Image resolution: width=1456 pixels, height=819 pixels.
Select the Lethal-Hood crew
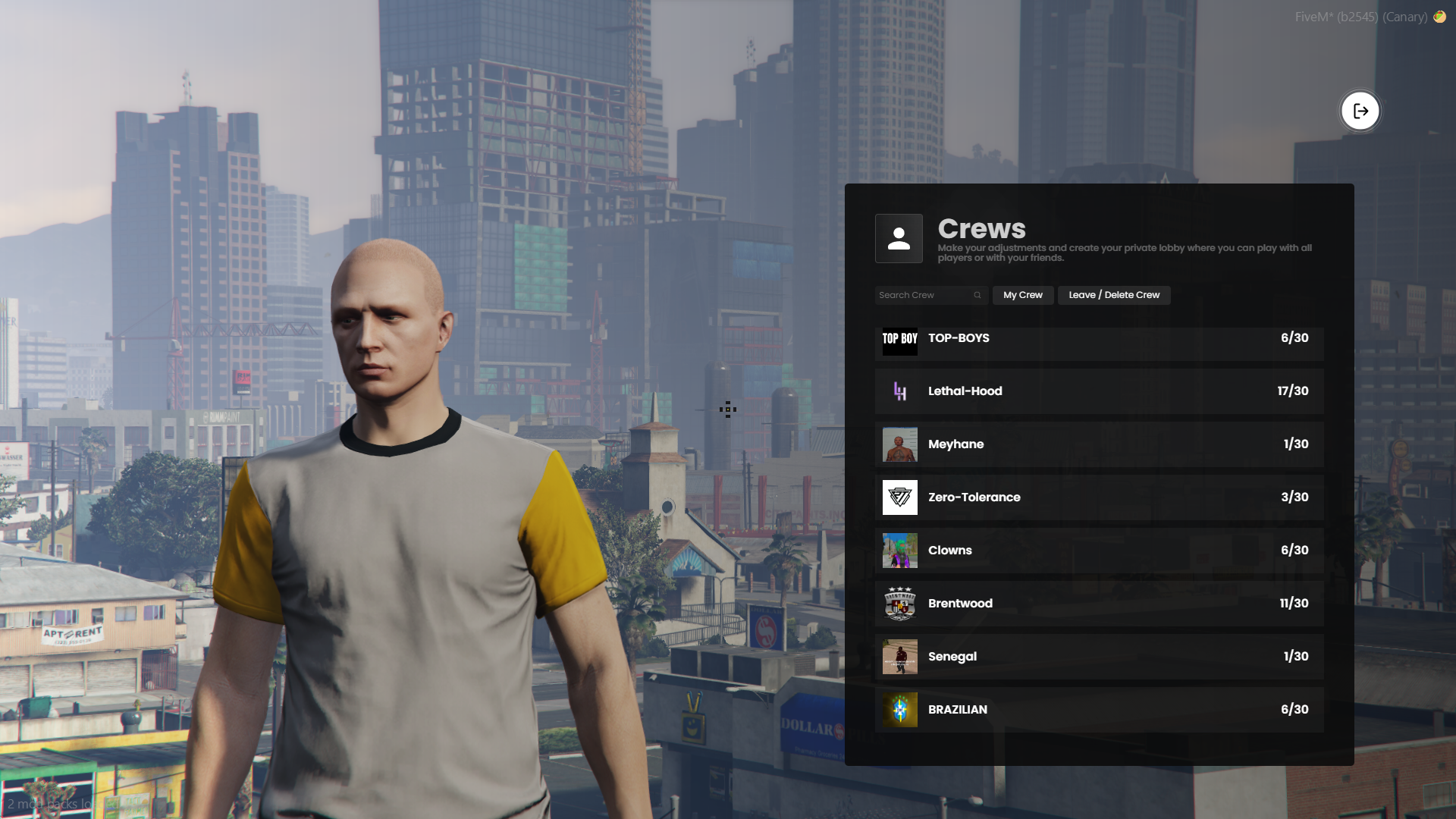pos(1098,391)
